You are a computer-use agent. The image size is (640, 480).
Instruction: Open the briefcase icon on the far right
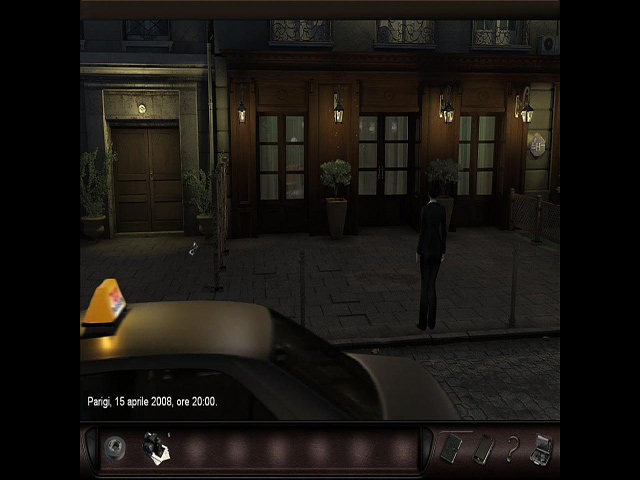pos(542,448)
